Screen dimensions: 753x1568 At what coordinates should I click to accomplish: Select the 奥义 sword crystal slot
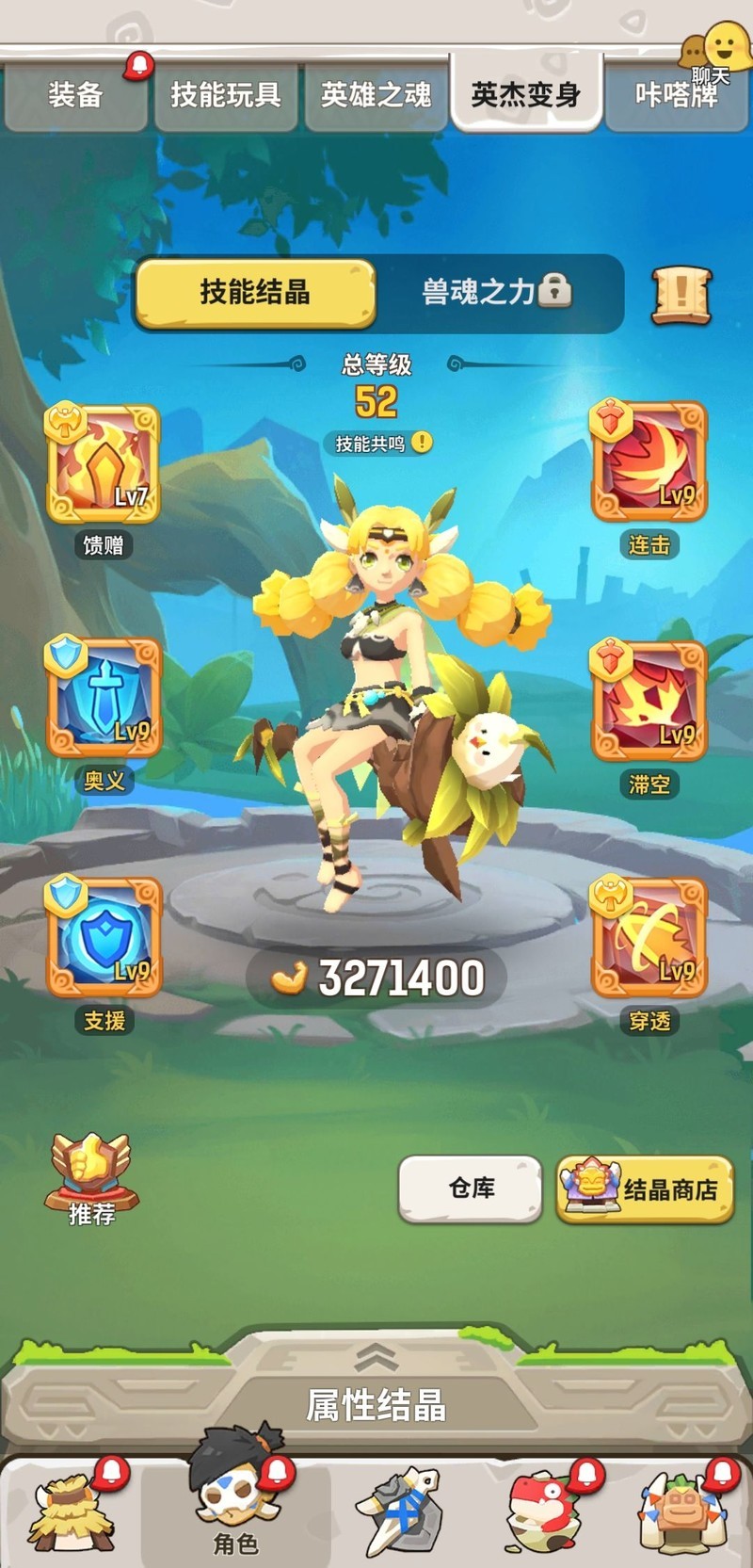coord(104,699)
